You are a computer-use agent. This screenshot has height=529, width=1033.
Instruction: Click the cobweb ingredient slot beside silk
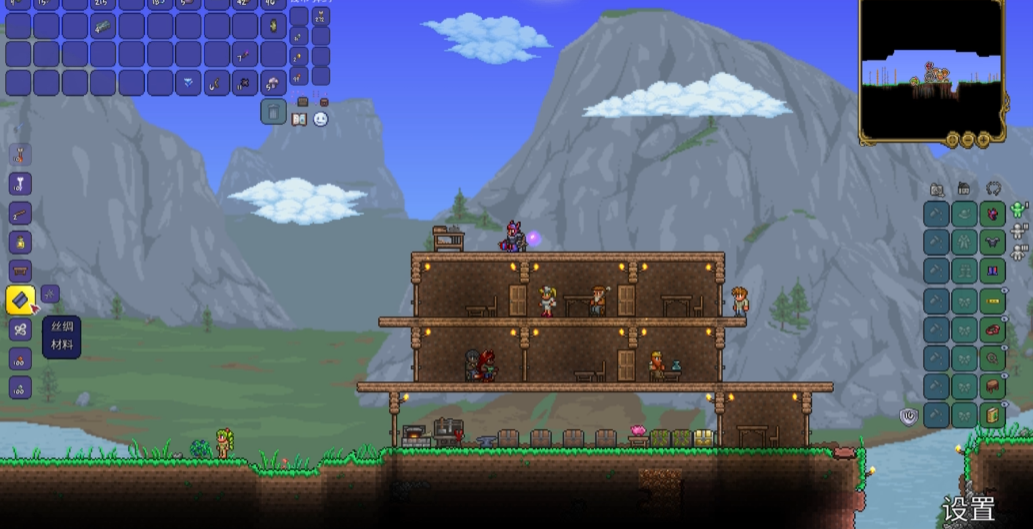pos(51,293)
